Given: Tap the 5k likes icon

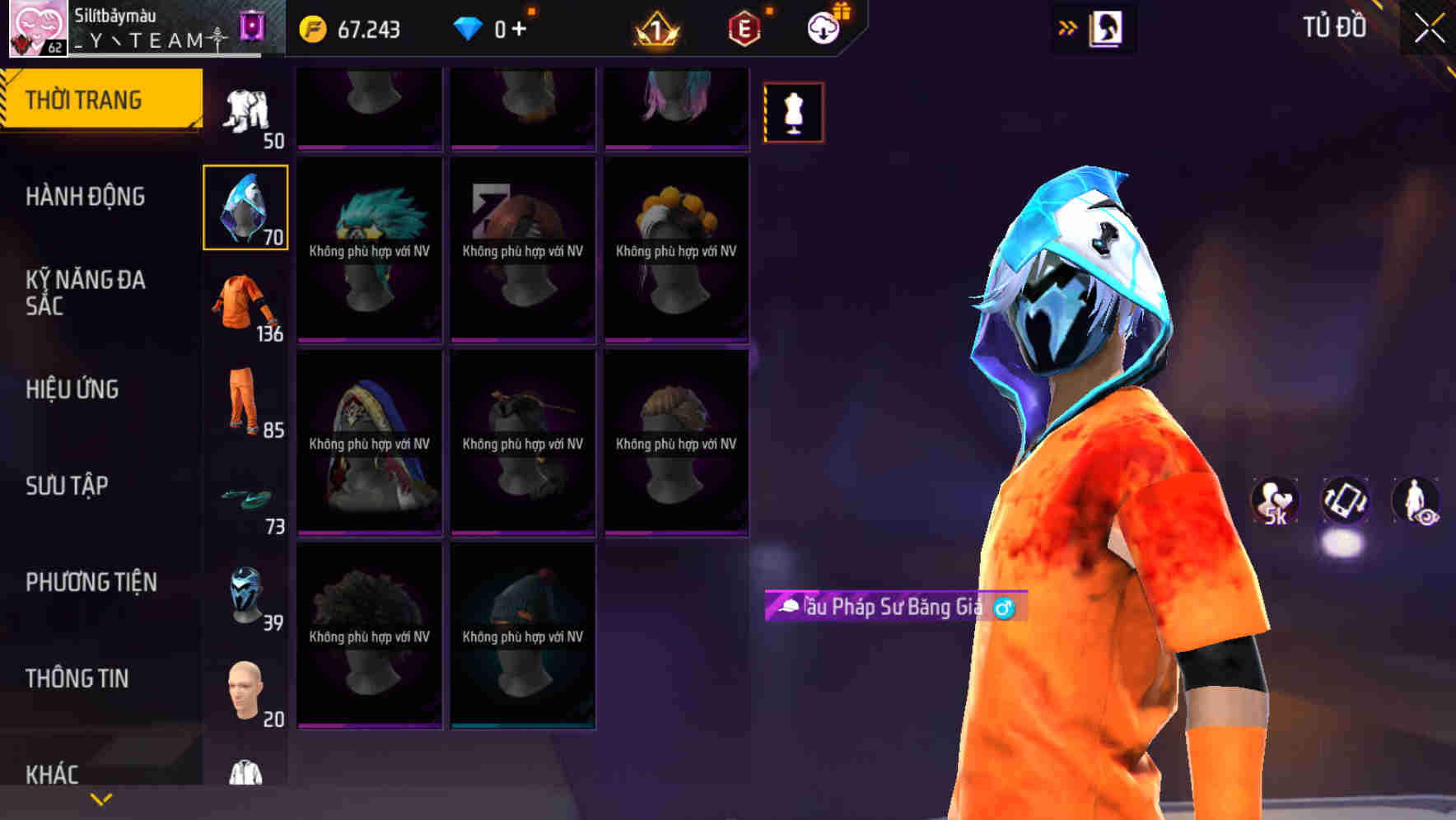Looking at the screenshot, I should coord(1273,501).
